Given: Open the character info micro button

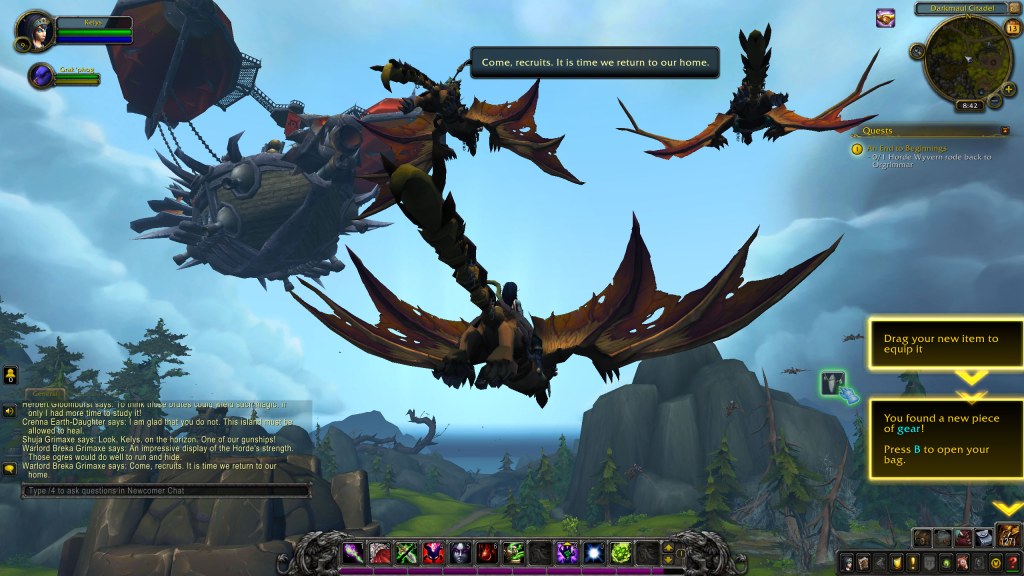Looking at the screenshot, I should pos(848,562).
